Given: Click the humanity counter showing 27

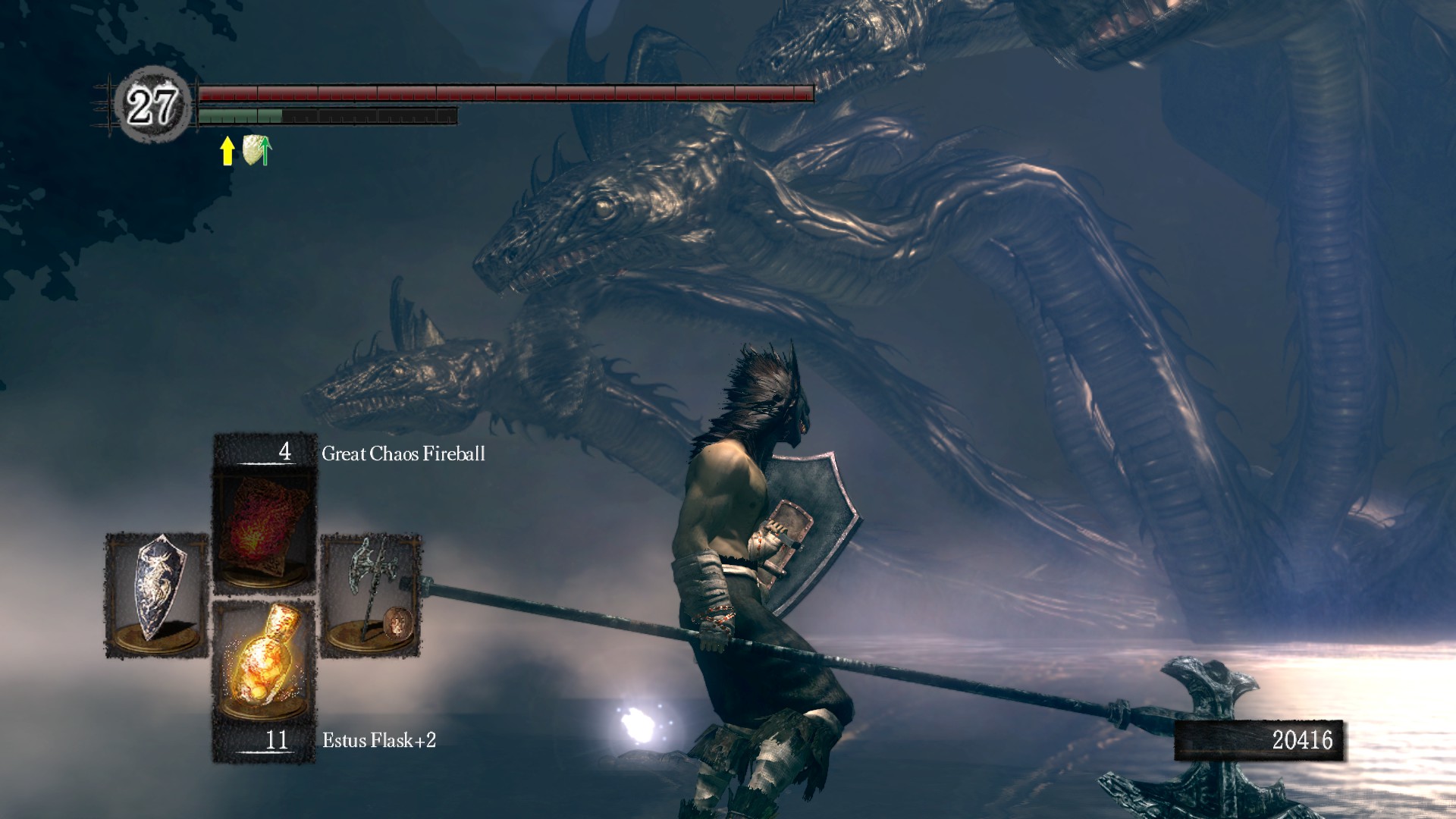Looking at the screenshot, I should tap(152, 105).
